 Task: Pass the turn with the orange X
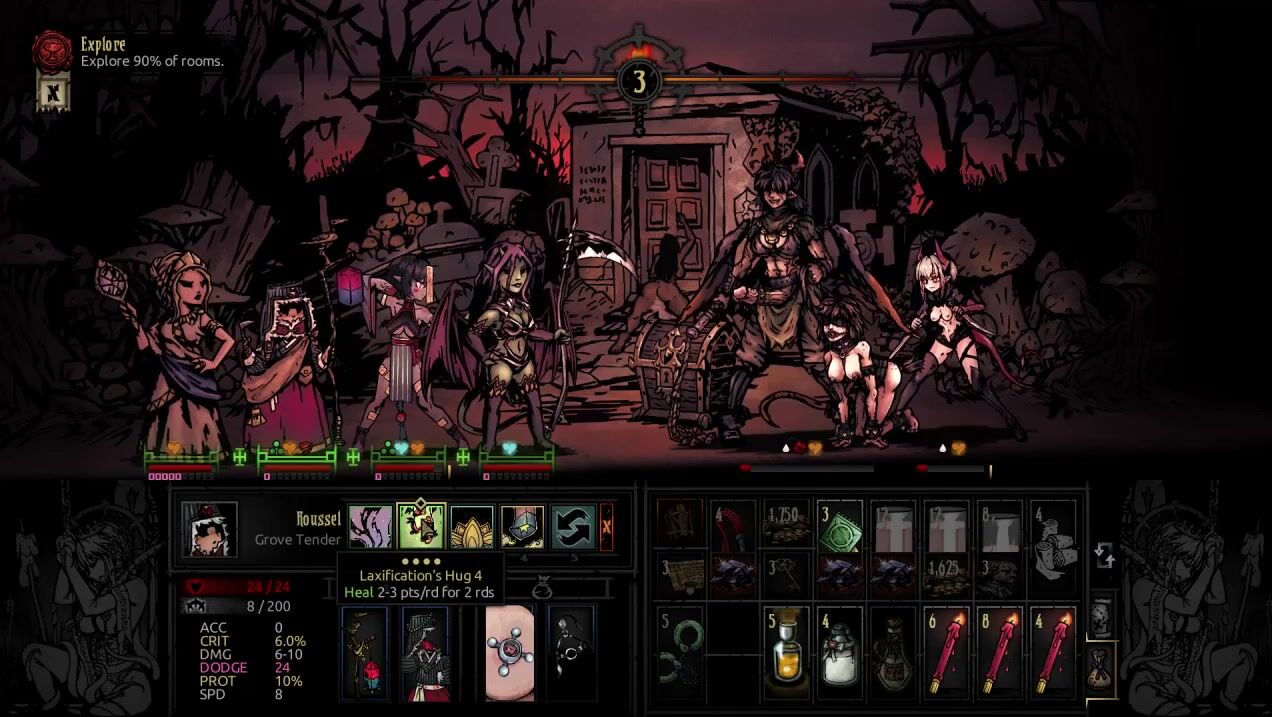pos(606,527)
